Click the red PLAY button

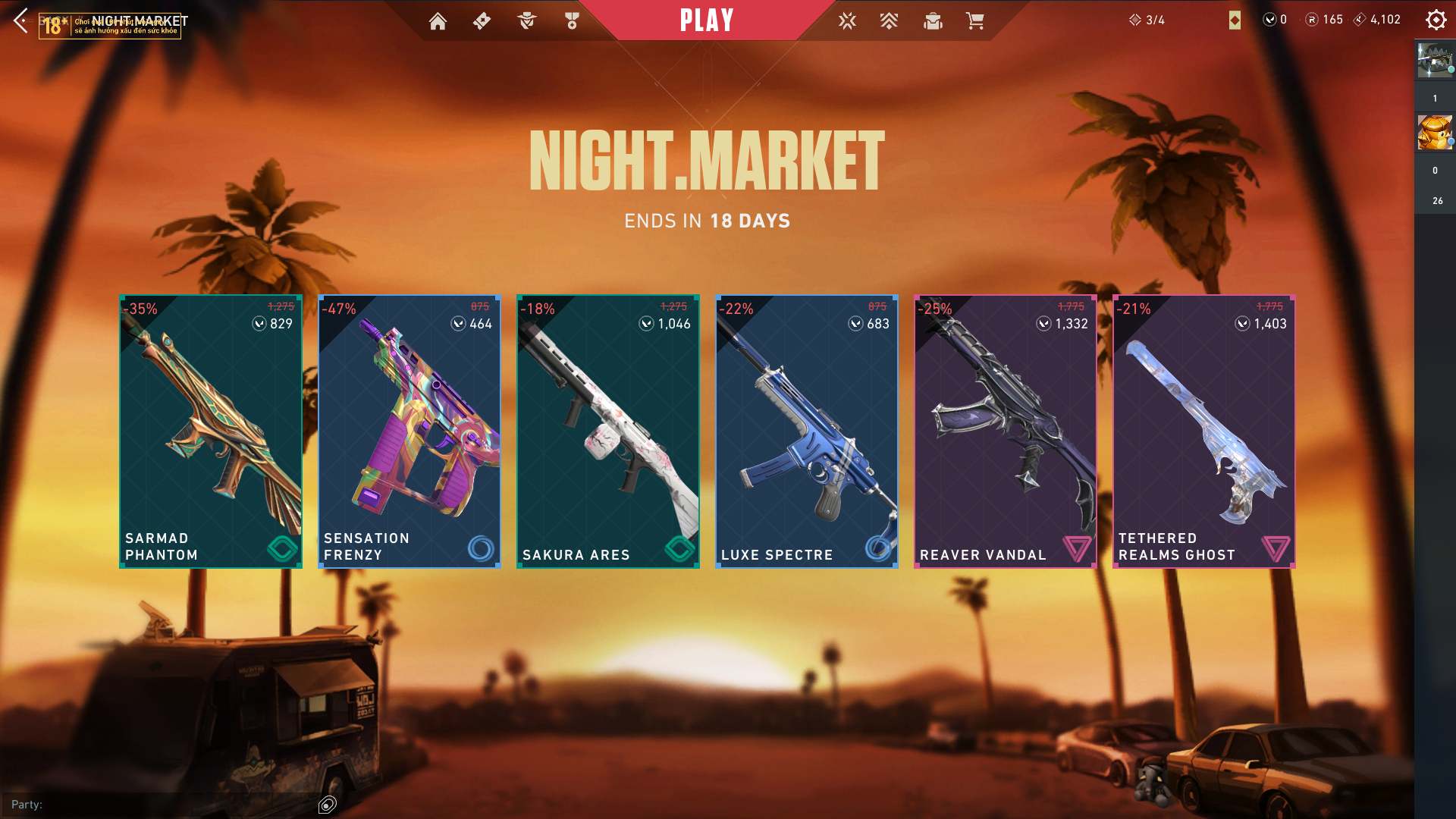706,20
